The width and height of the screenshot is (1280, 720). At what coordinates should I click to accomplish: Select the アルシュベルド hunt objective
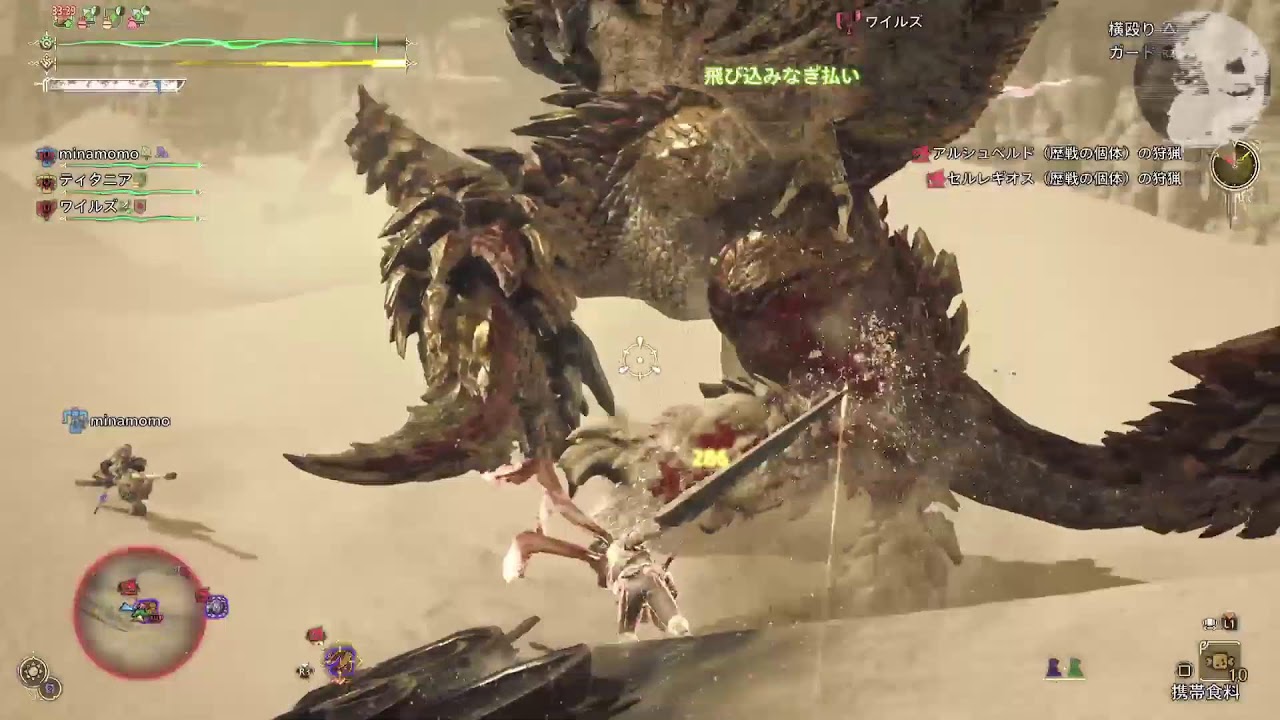1055,154
